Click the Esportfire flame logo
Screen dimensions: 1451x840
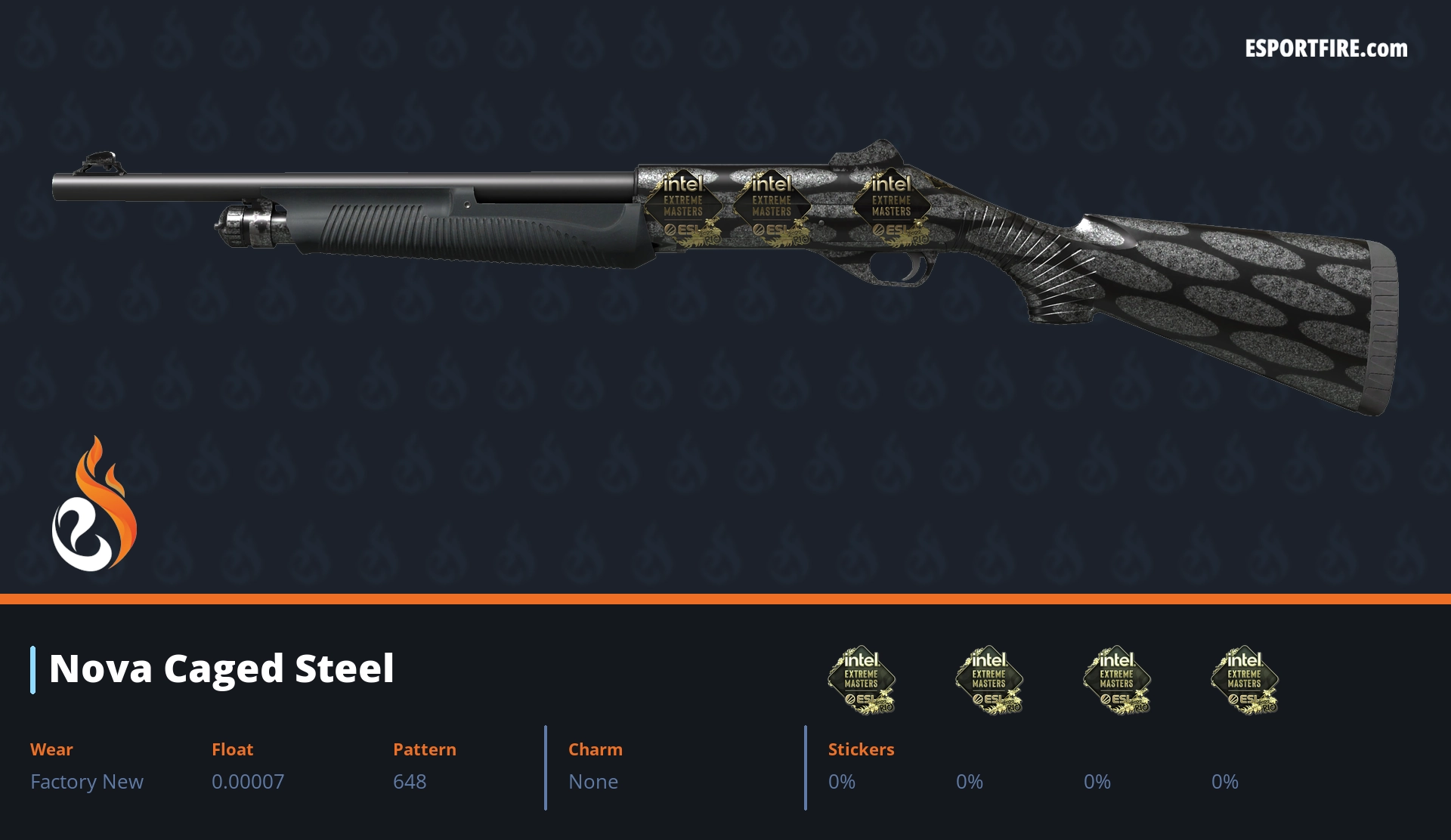coord(94,505)
